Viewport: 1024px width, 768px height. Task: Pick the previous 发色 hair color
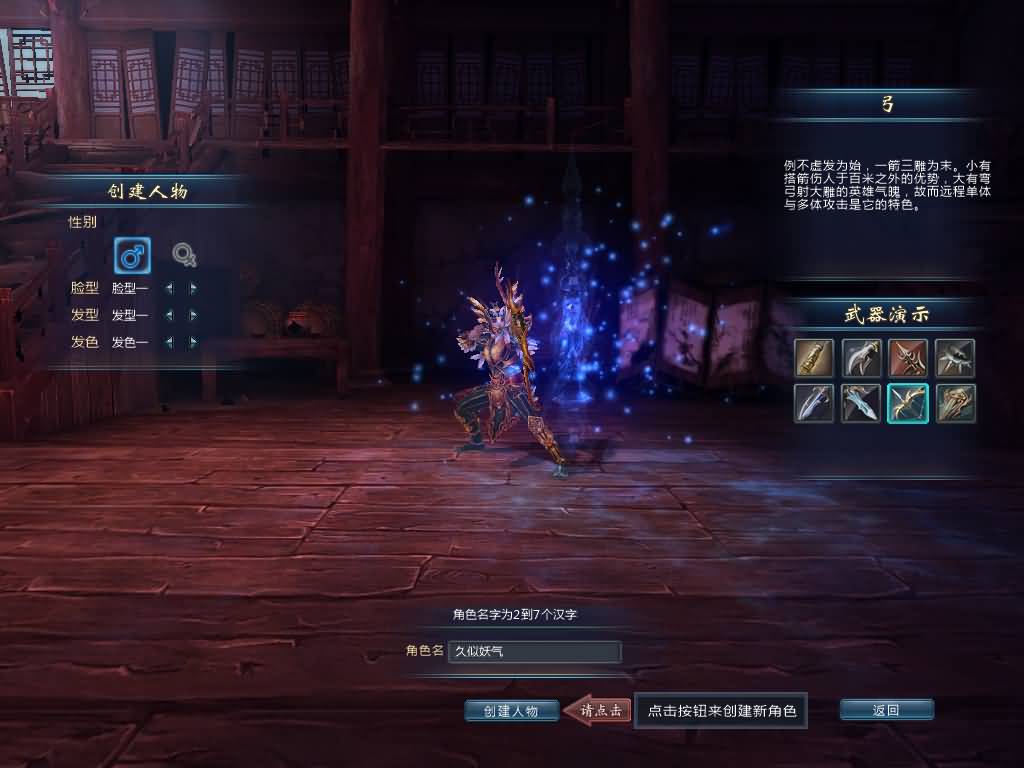168,342
